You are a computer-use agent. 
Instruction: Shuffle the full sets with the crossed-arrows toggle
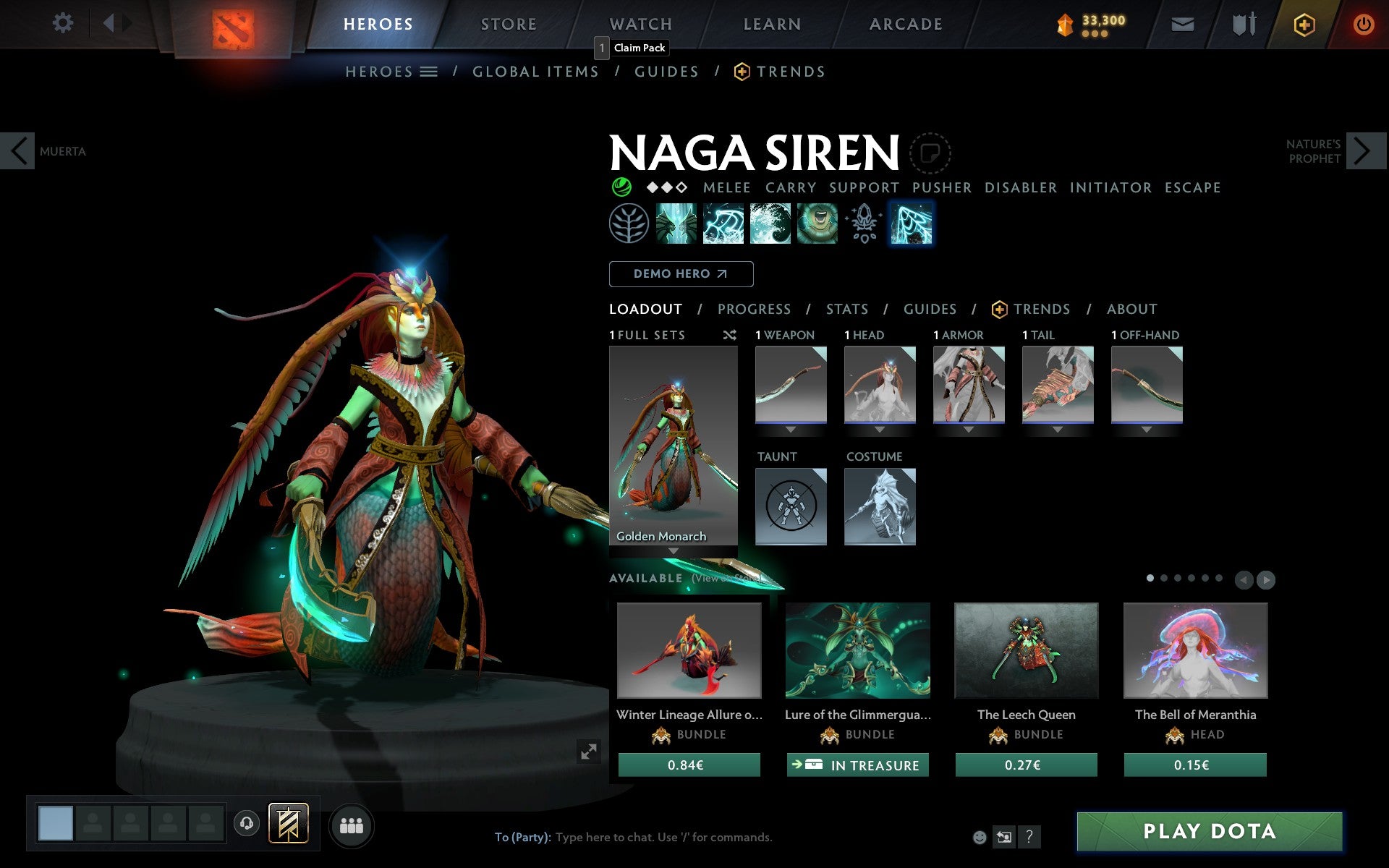pos(729,336)
